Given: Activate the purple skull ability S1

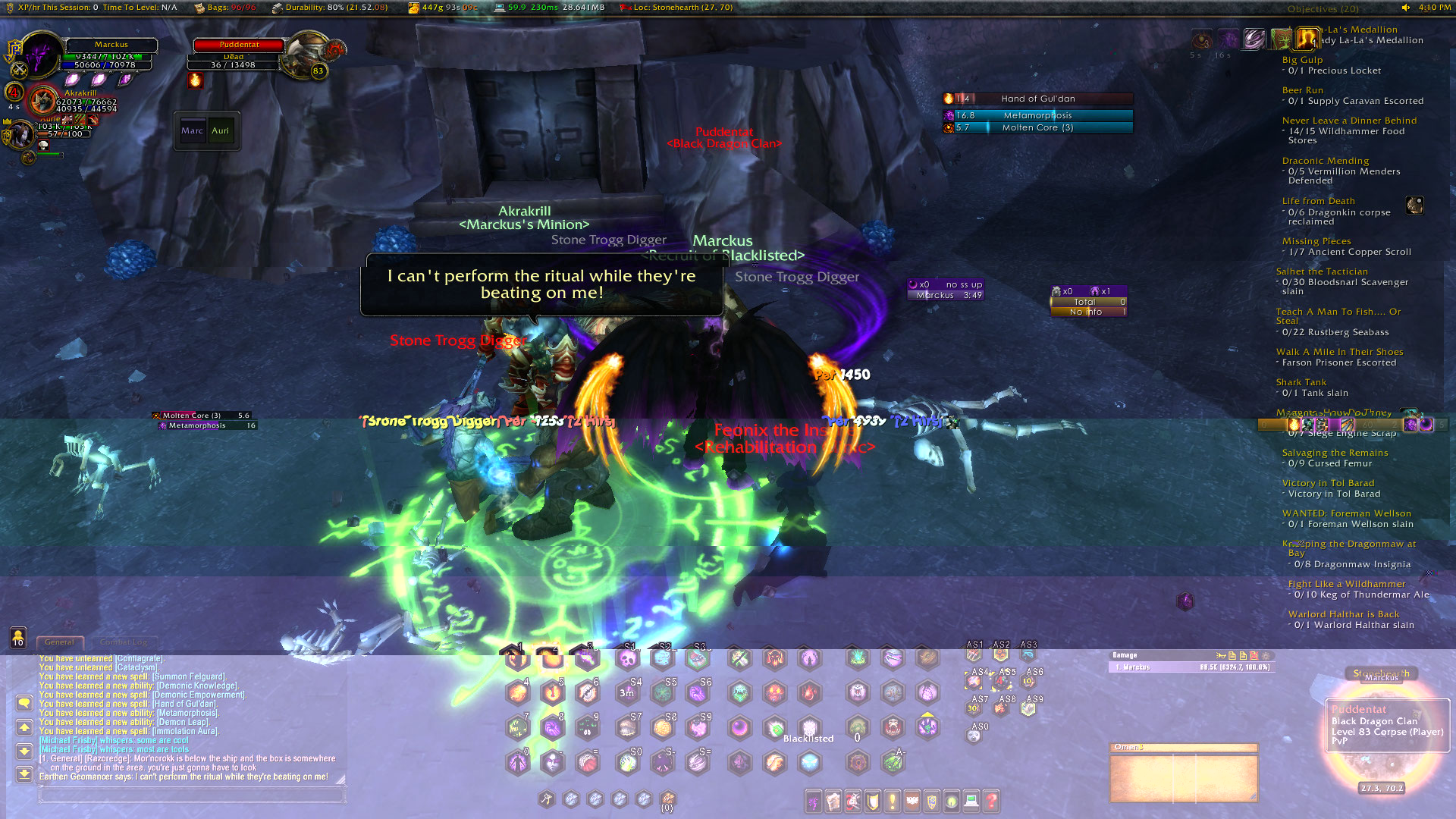Looking at the screenshot, I should coord(628,658).
